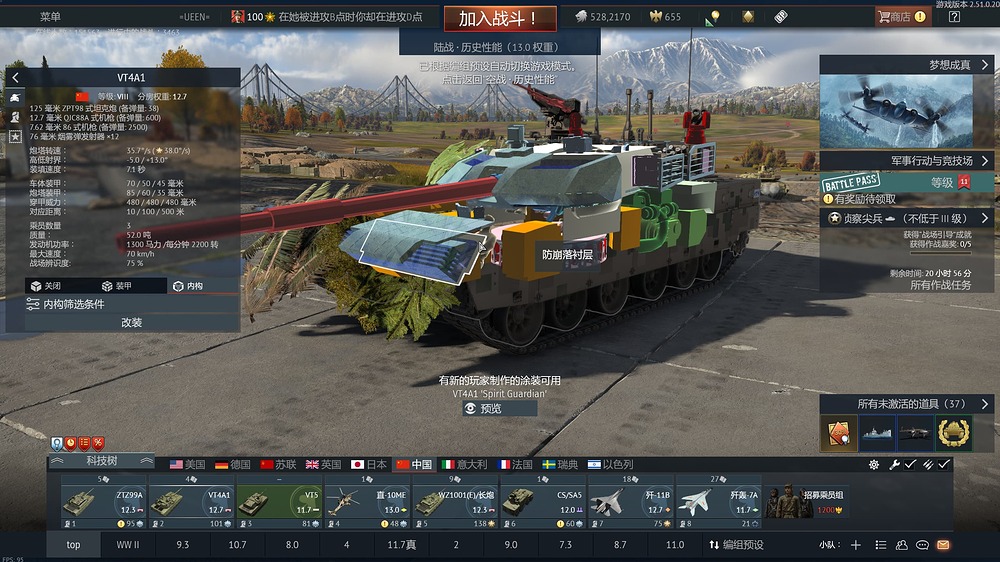Select the WW II lineup preset

point(127,545)
